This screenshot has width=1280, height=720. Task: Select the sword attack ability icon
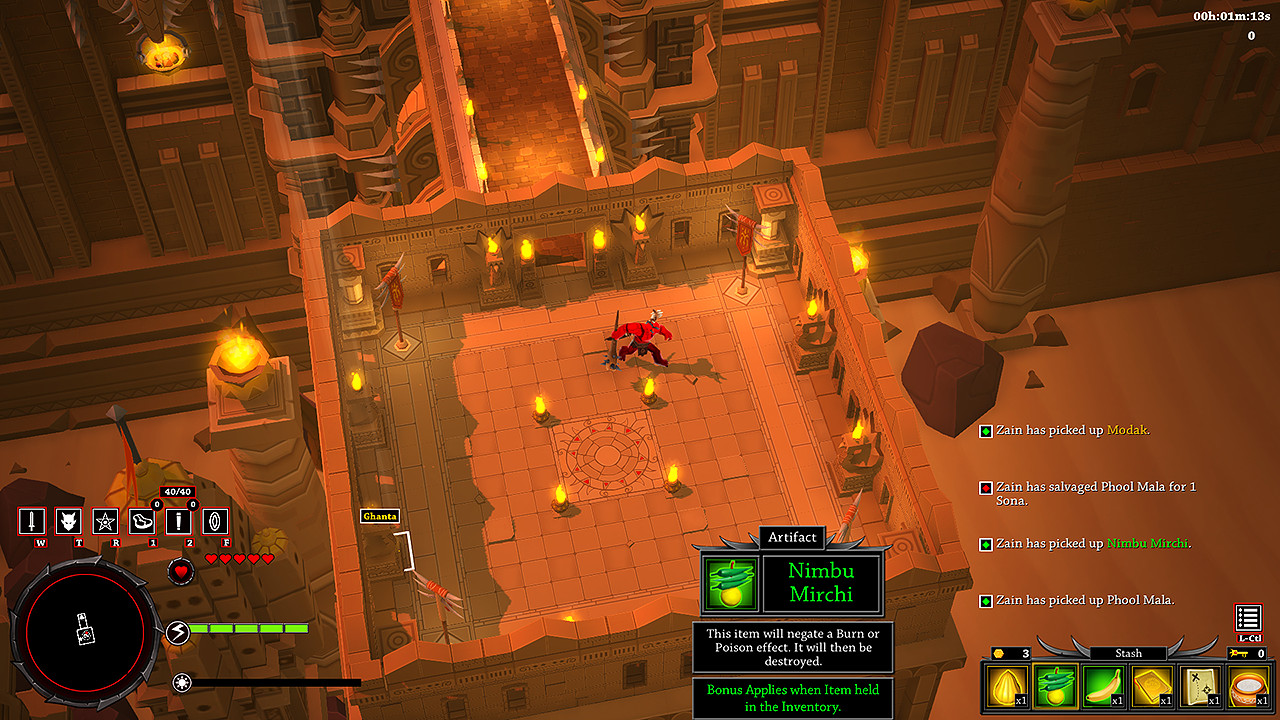[x=32, y=521]
